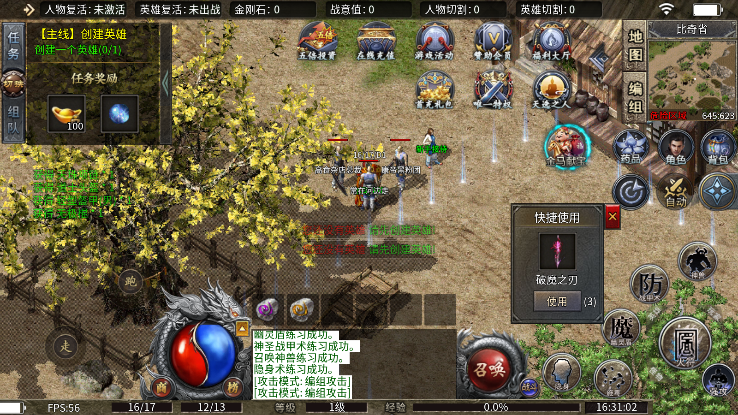Toggle the 自动 auto-battle button
The width and height of the screenshot is (738, 415).
click(x=675, y=191)
